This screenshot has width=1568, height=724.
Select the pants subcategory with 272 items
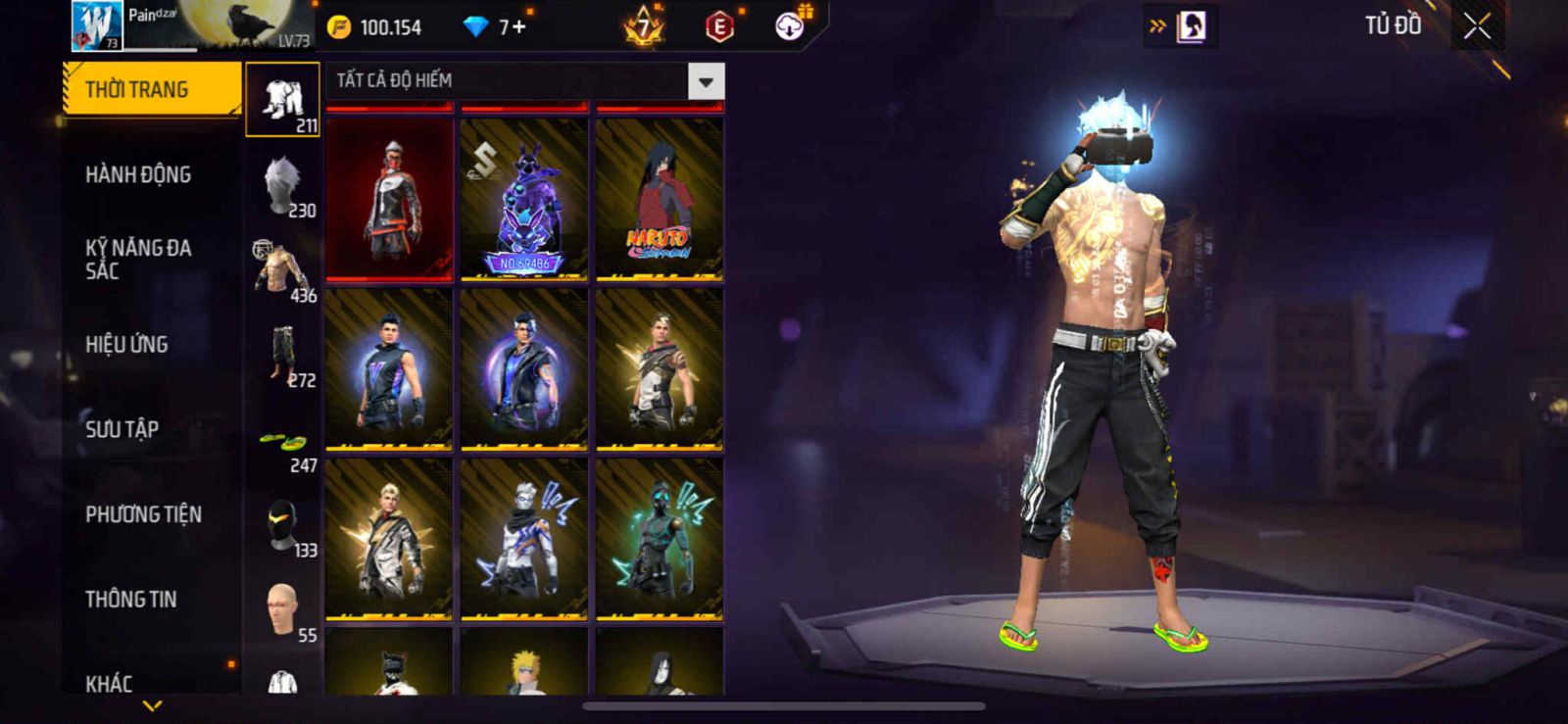point(283,355)
